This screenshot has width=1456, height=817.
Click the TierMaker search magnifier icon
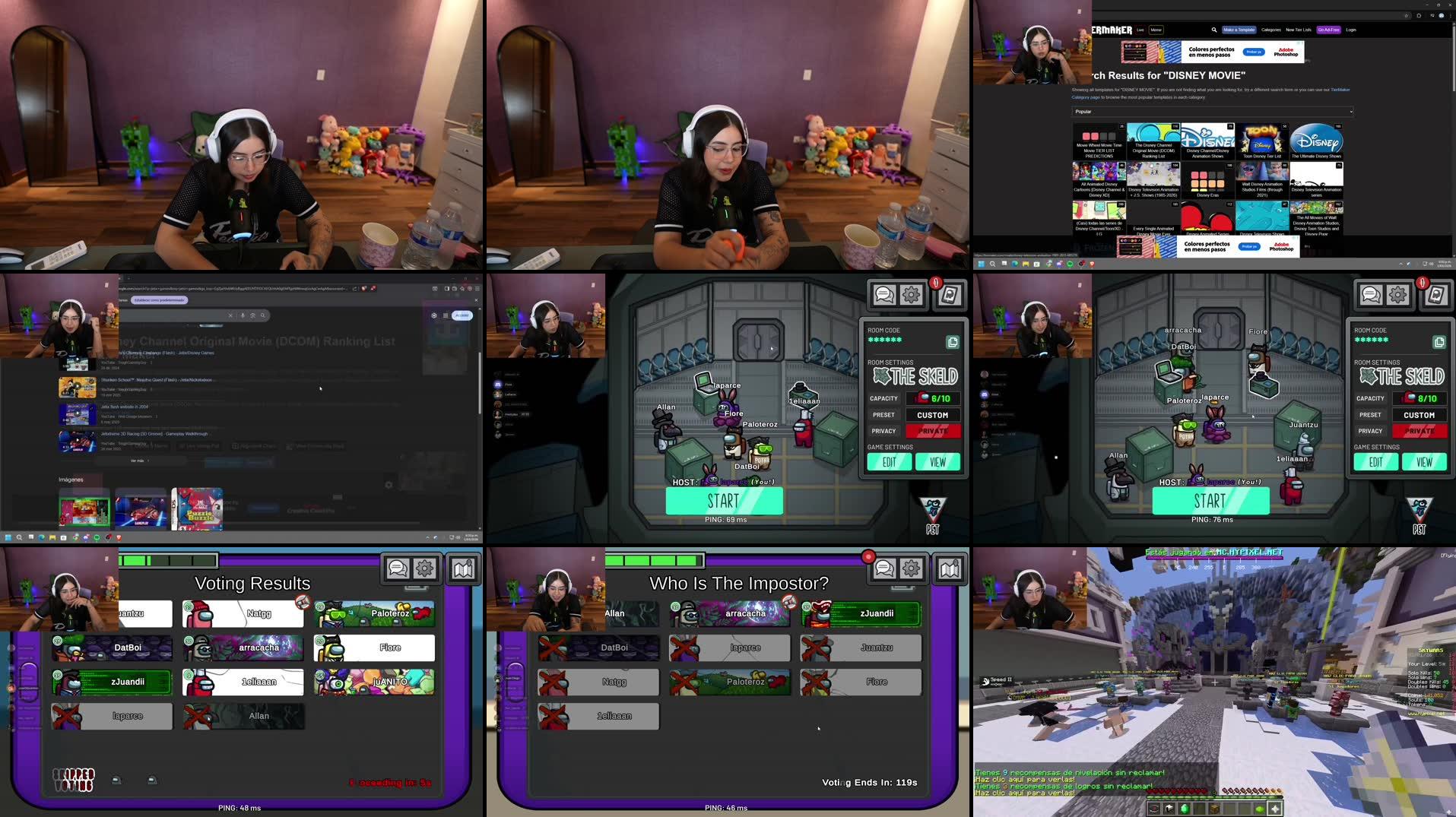pos(1214,30)
